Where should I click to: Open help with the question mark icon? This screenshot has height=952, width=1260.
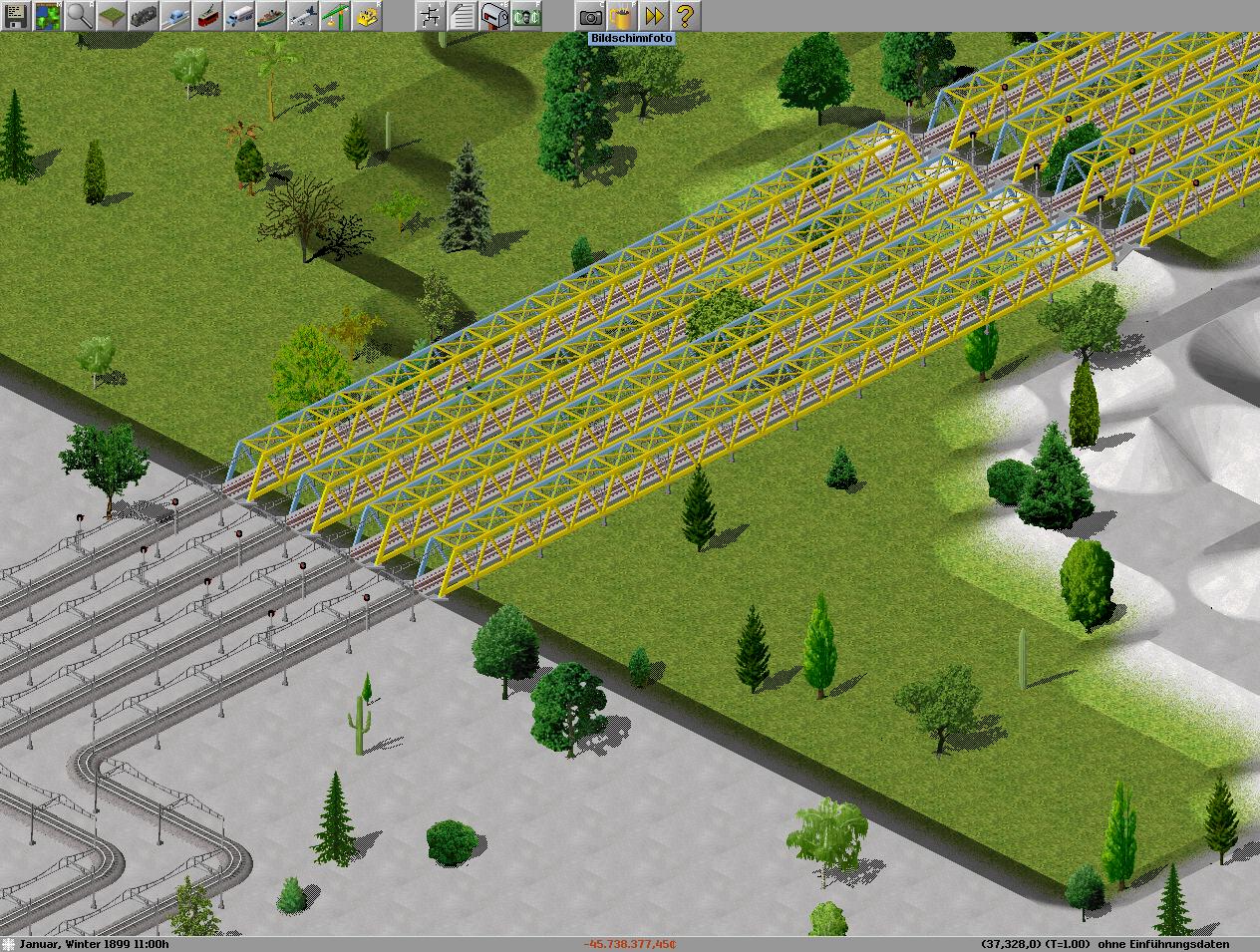(686, 16)
